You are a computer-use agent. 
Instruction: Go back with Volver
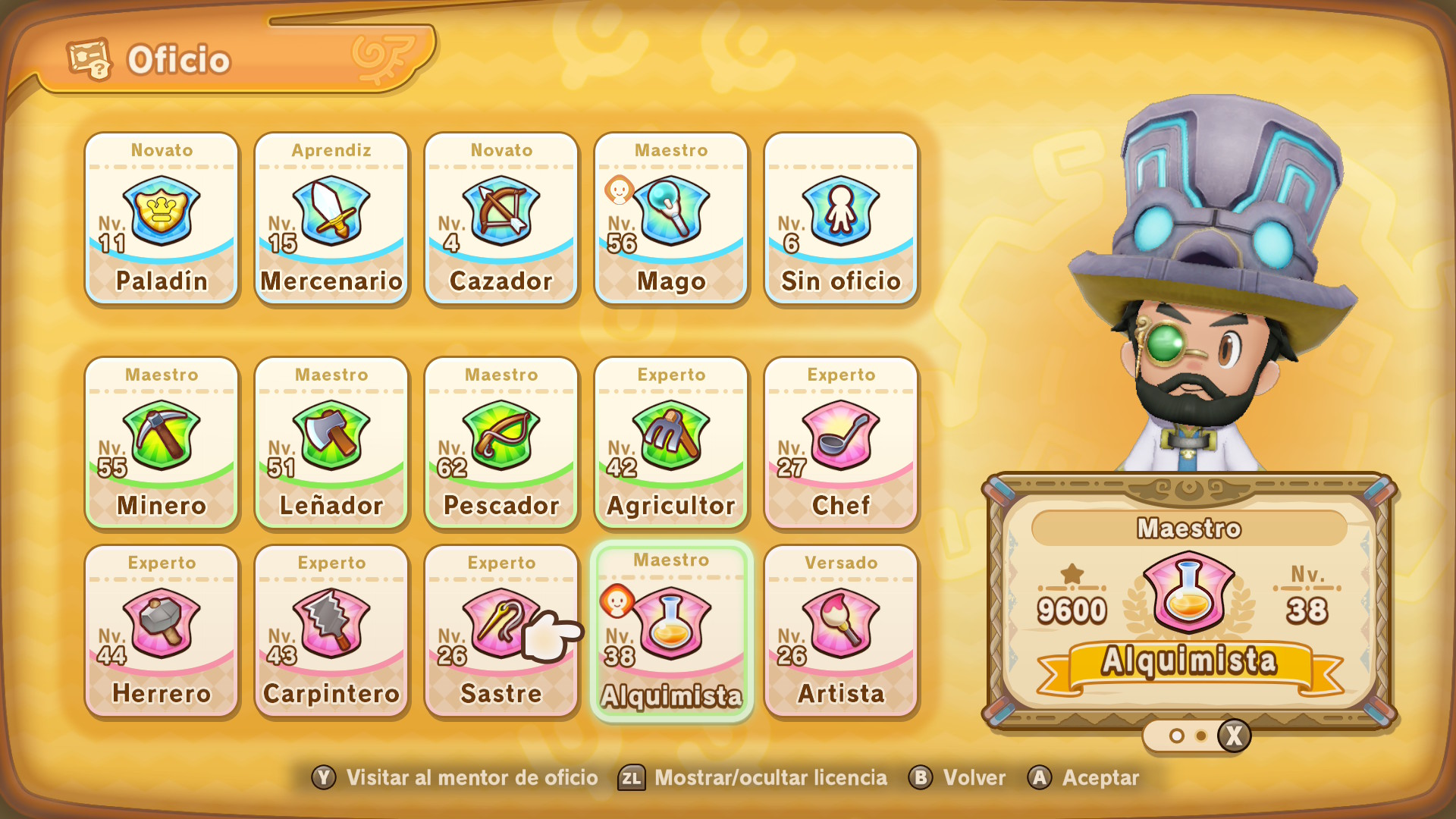point(957,778)
